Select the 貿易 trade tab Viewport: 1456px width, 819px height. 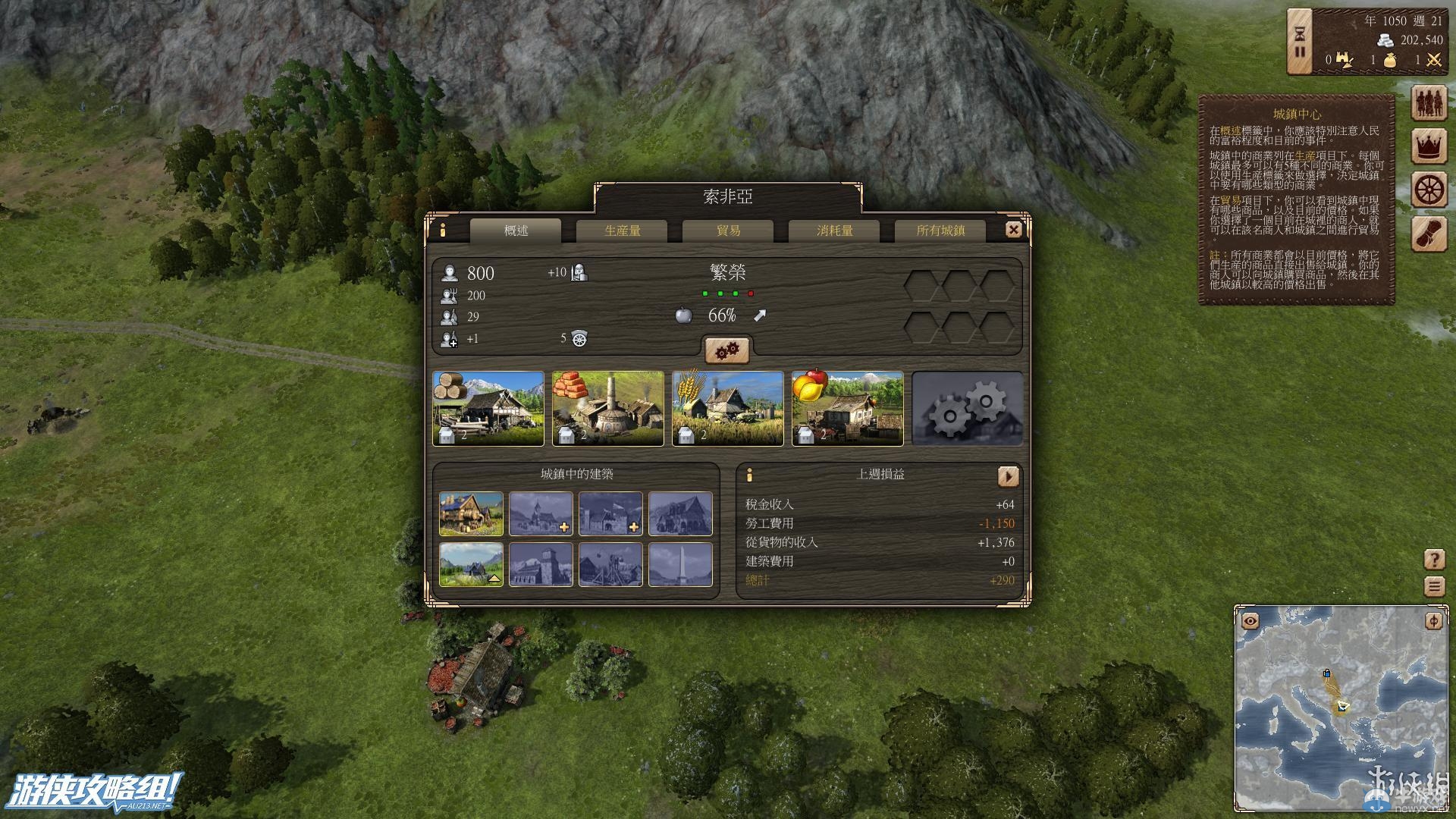click(728, 231)
